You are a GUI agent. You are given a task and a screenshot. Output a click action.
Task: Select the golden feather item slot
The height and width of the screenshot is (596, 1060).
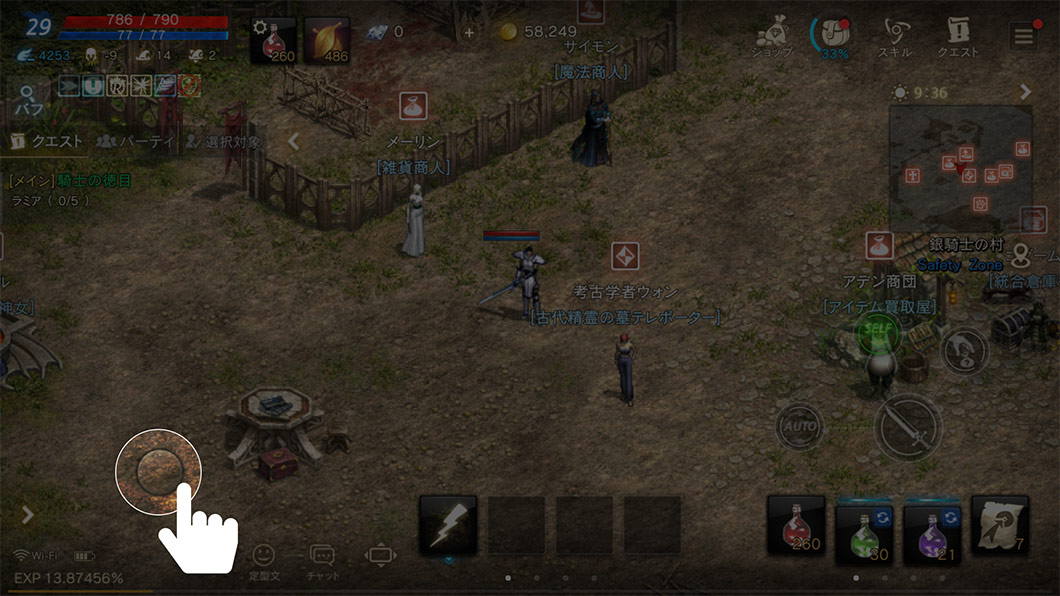point(327,41)
